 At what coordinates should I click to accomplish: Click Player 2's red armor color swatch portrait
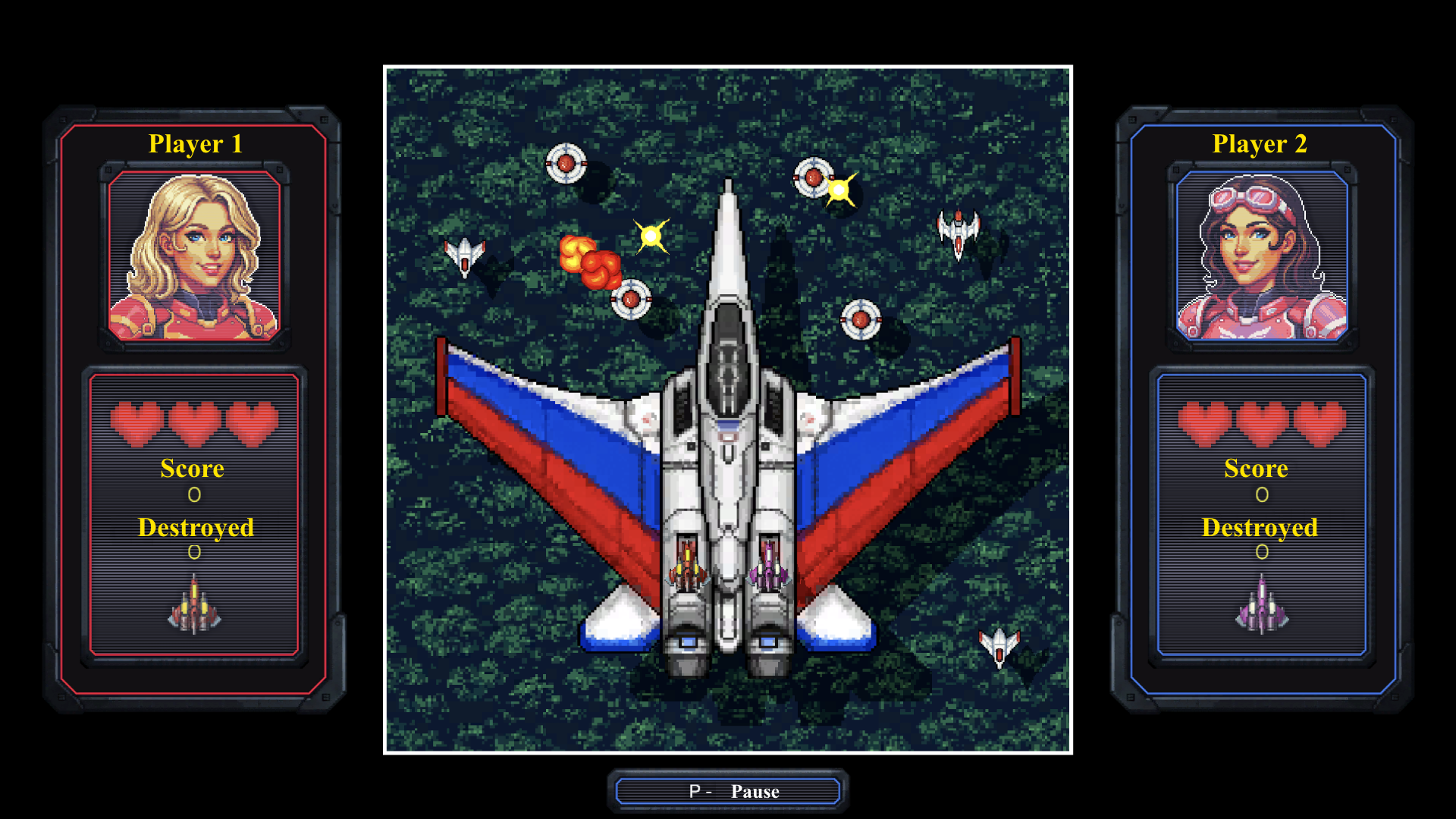tap(193, 258)
